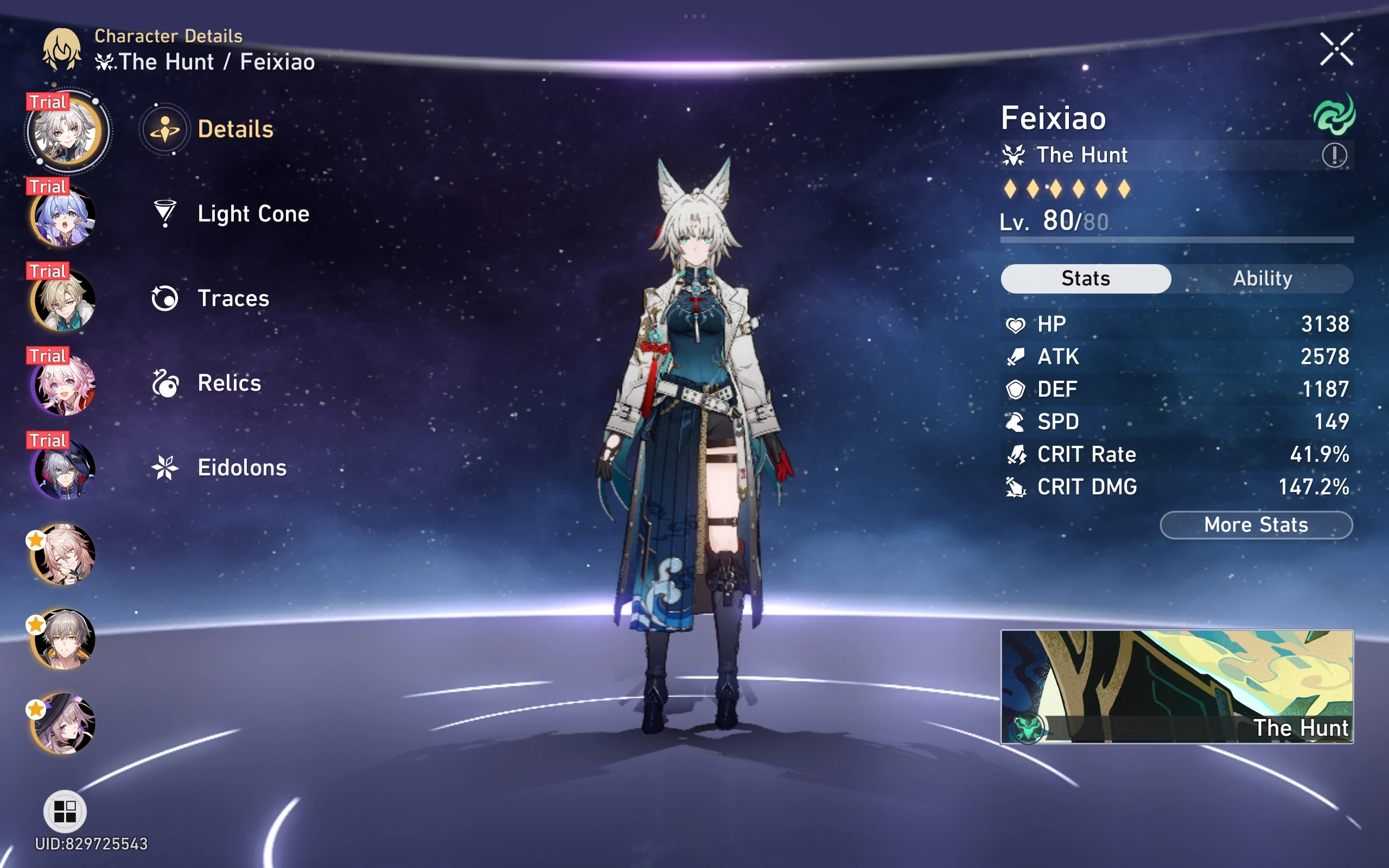
Task: View the Eidolons section
Action: (x=241, y=467)
